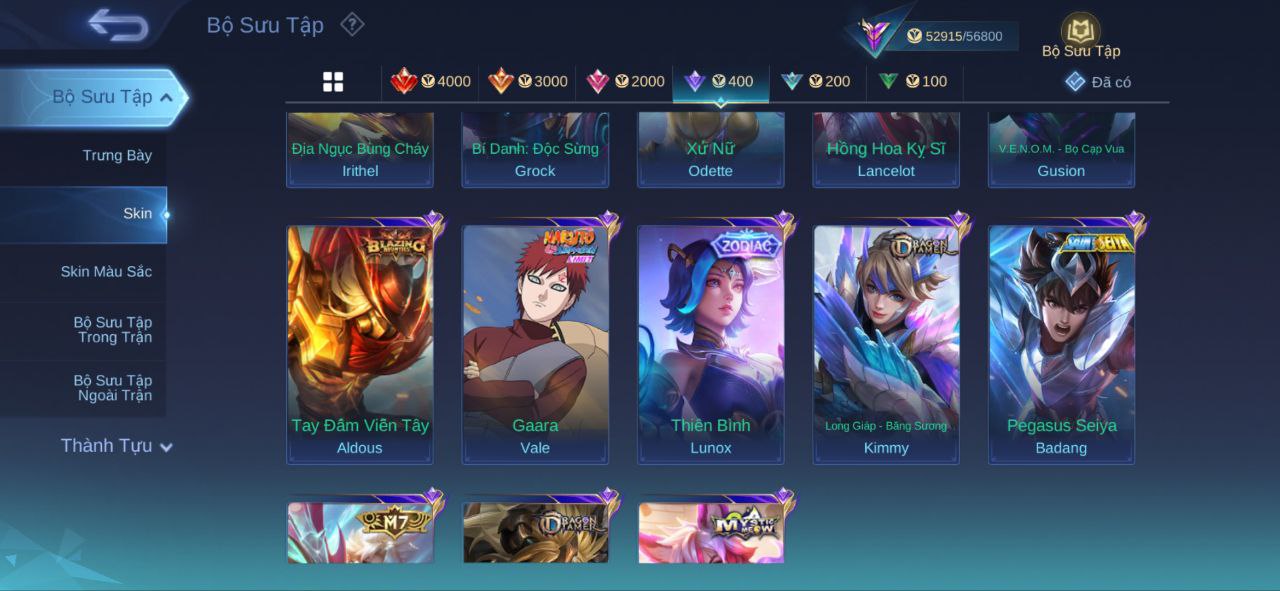Open Bộ Sưu Tập Ngoài Trận
This screenshot has height=591, width=1280.
coord(113,388)
